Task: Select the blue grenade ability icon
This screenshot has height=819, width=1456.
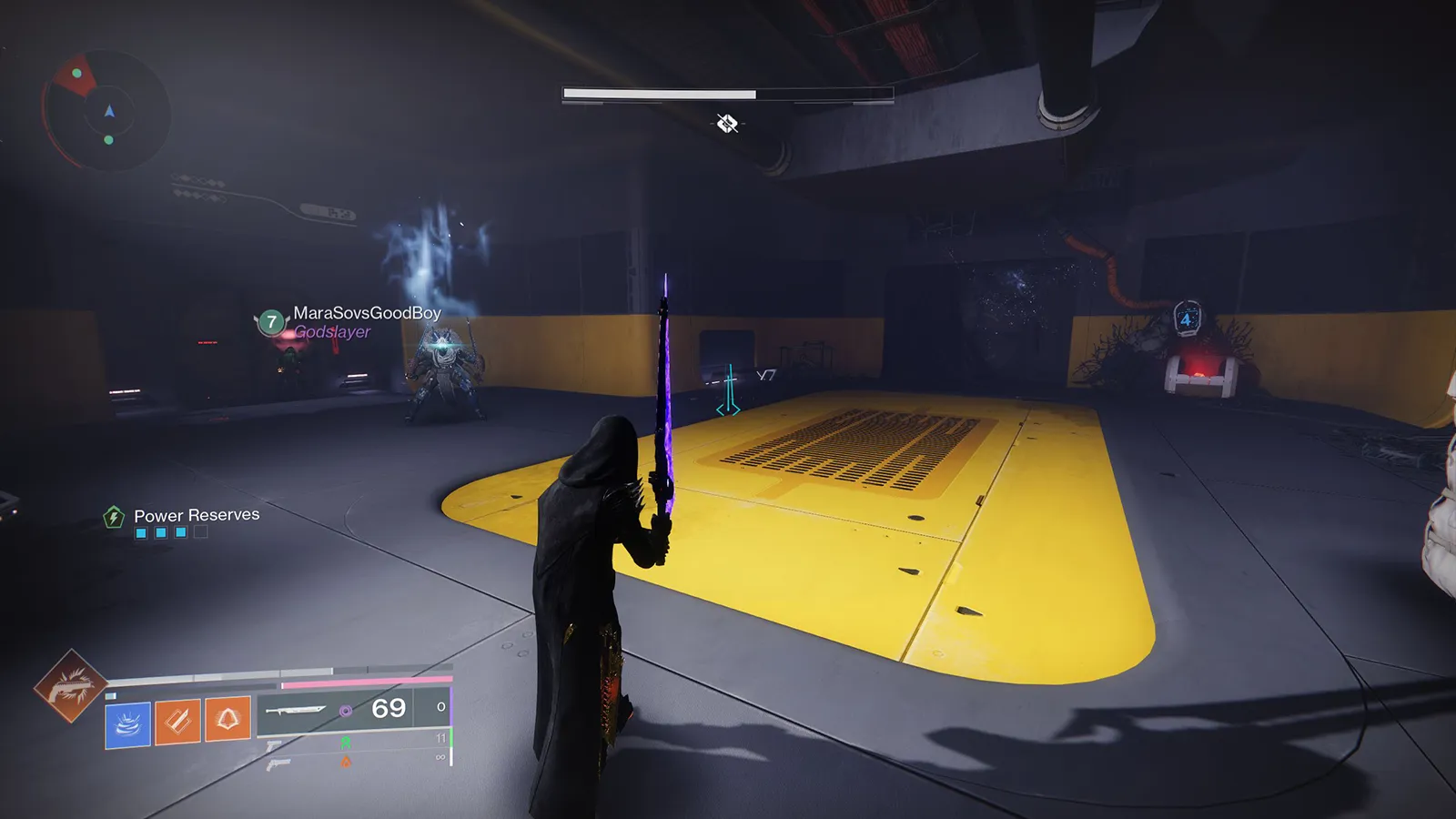Action: 127,724
